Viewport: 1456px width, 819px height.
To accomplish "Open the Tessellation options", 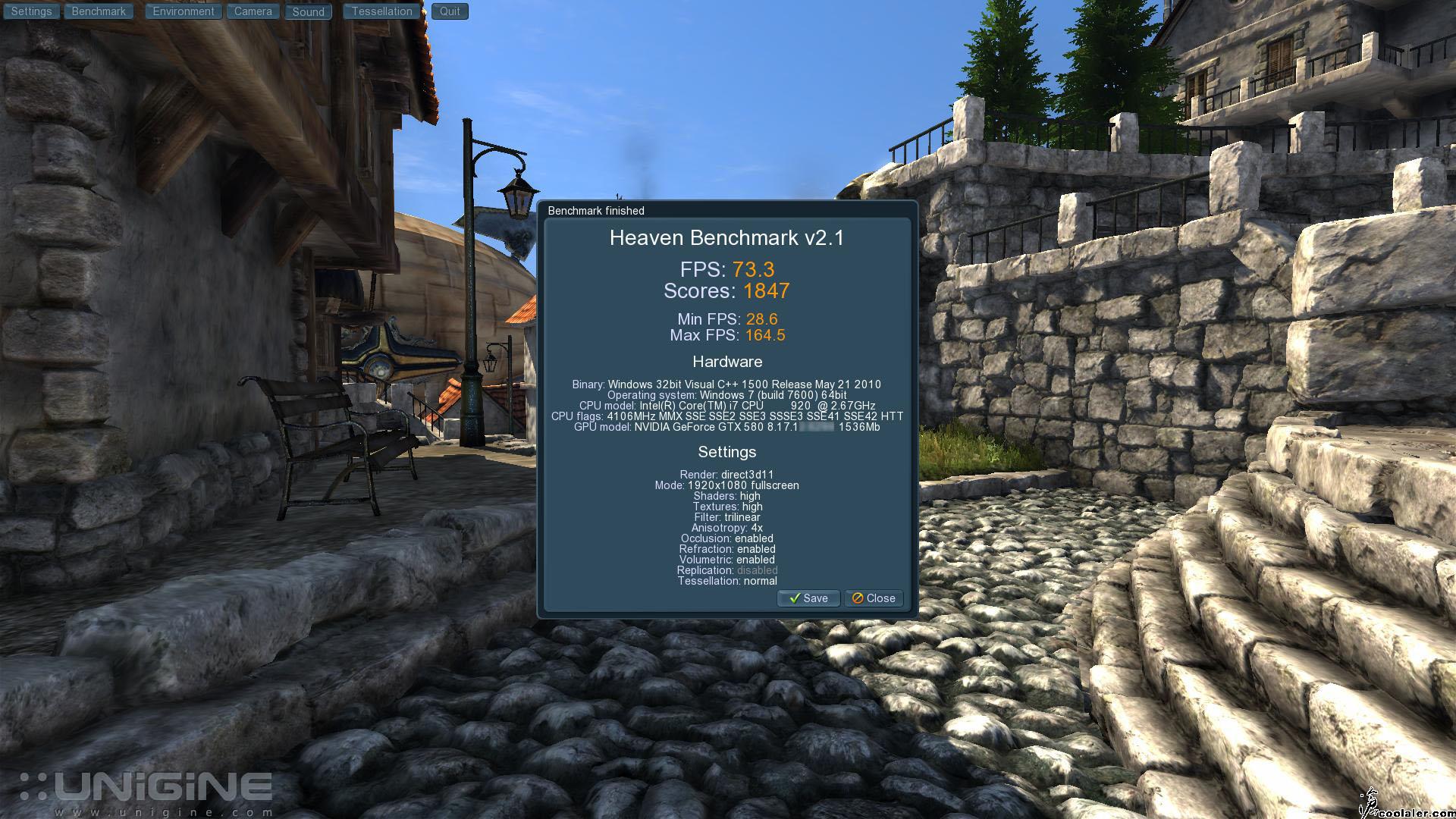I will tap(381, 11).
